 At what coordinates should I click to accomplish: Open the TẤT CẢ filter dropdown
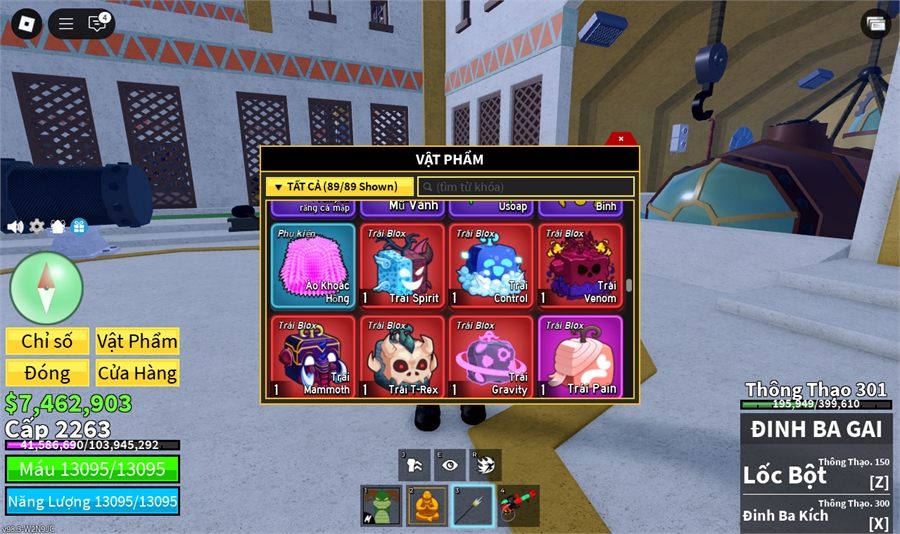pyautogui.click(x=339, y=187)
